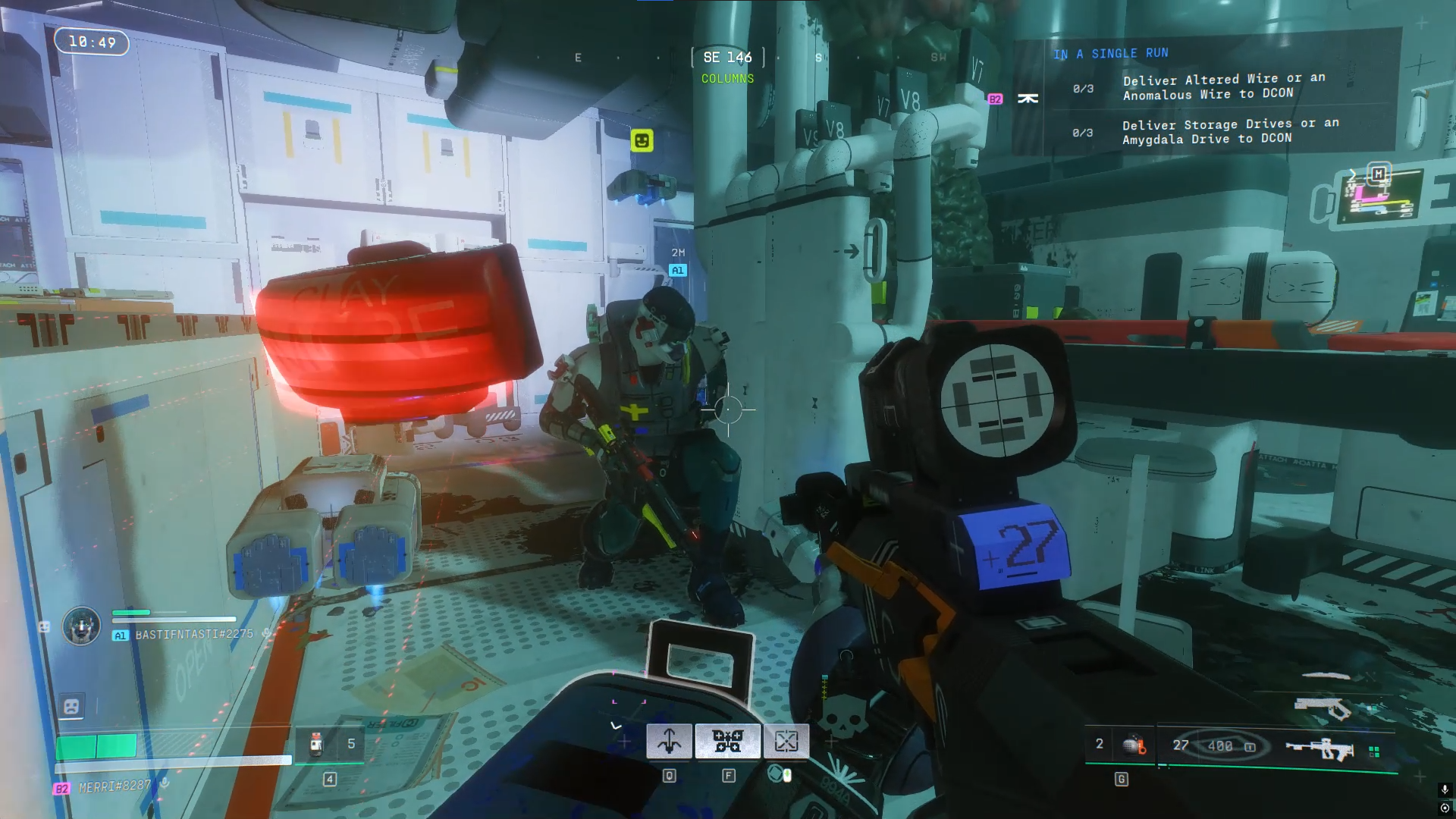Click the SE 146 compass heading
Screen dimensions: 1456x819
727,58
